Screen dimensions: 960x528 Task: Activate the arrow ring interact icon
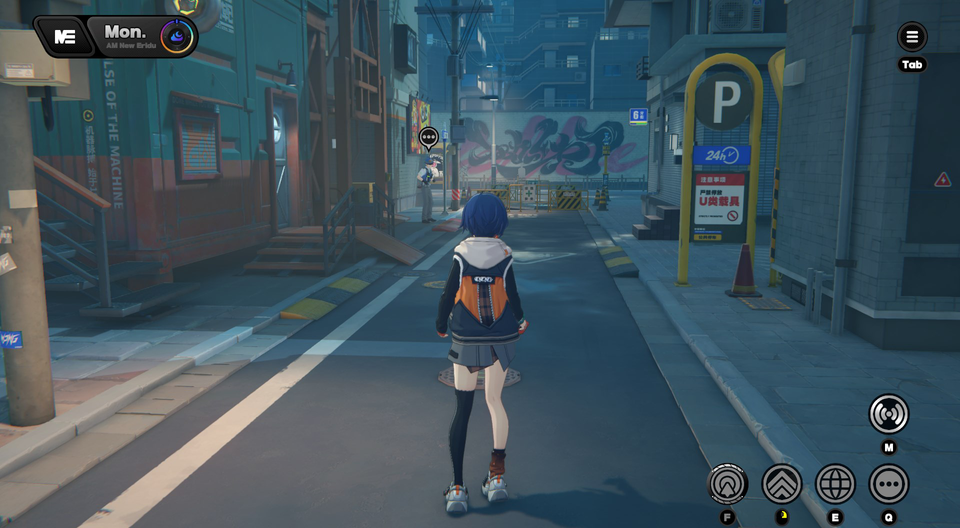tap(728, 484)
